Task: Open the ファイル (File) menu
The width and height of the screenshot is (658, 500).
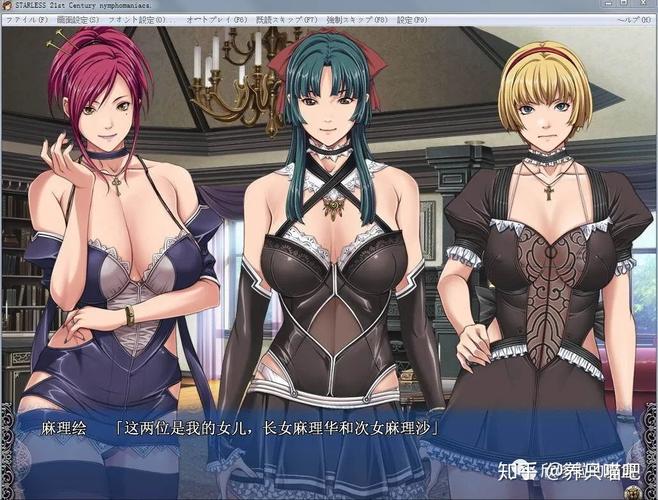Action: click(x=23, y=18)
